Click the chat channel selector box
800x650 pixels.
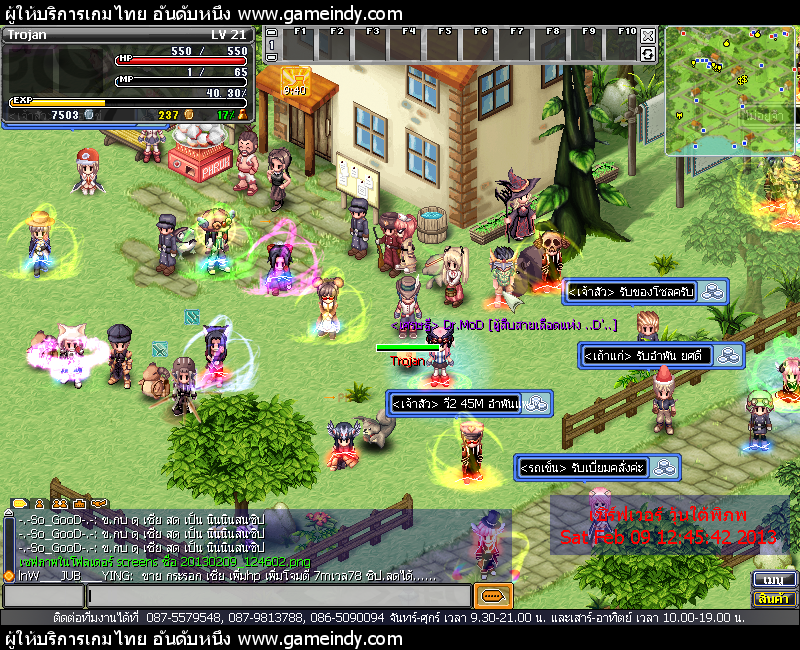42,597
